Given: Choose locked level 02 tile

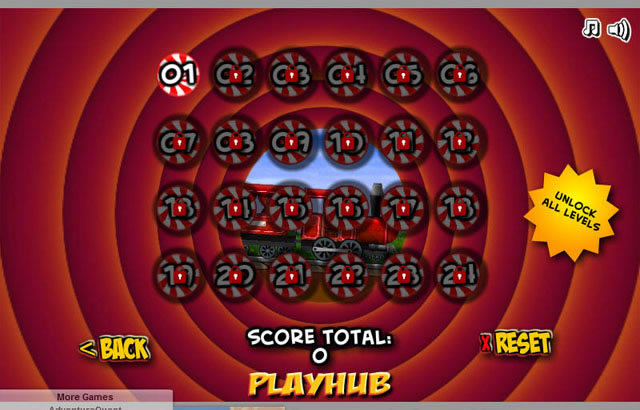Looking at the screenshot, I should point(235,73).
